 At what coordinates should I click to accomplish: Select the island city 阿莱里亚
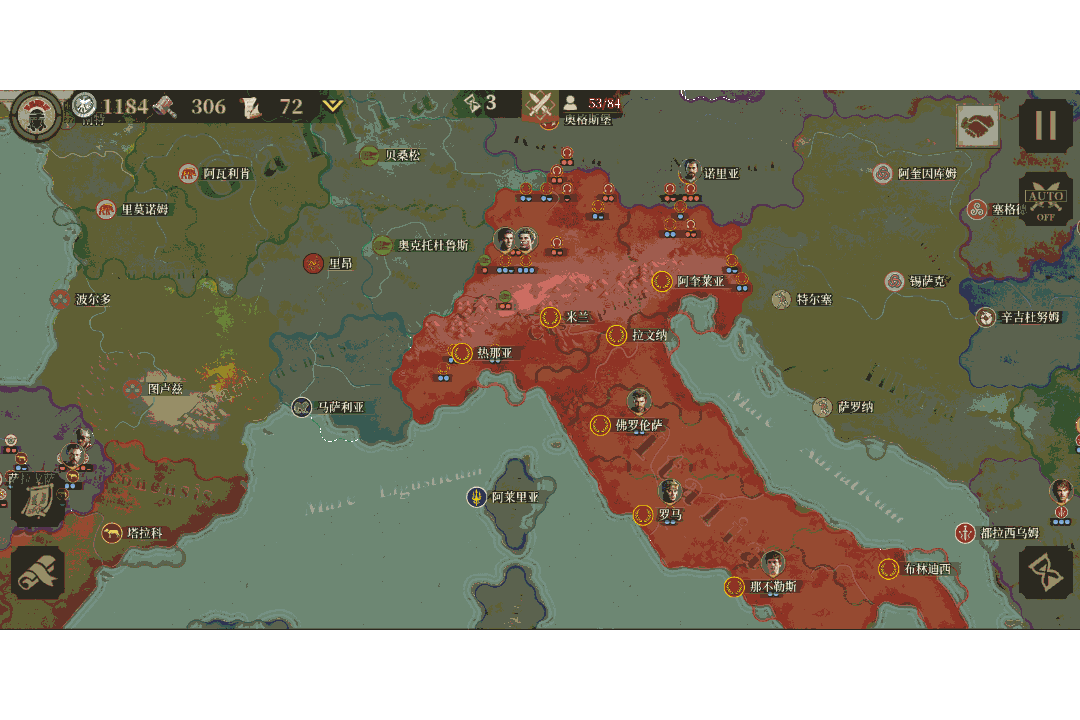tap(478, 497)
